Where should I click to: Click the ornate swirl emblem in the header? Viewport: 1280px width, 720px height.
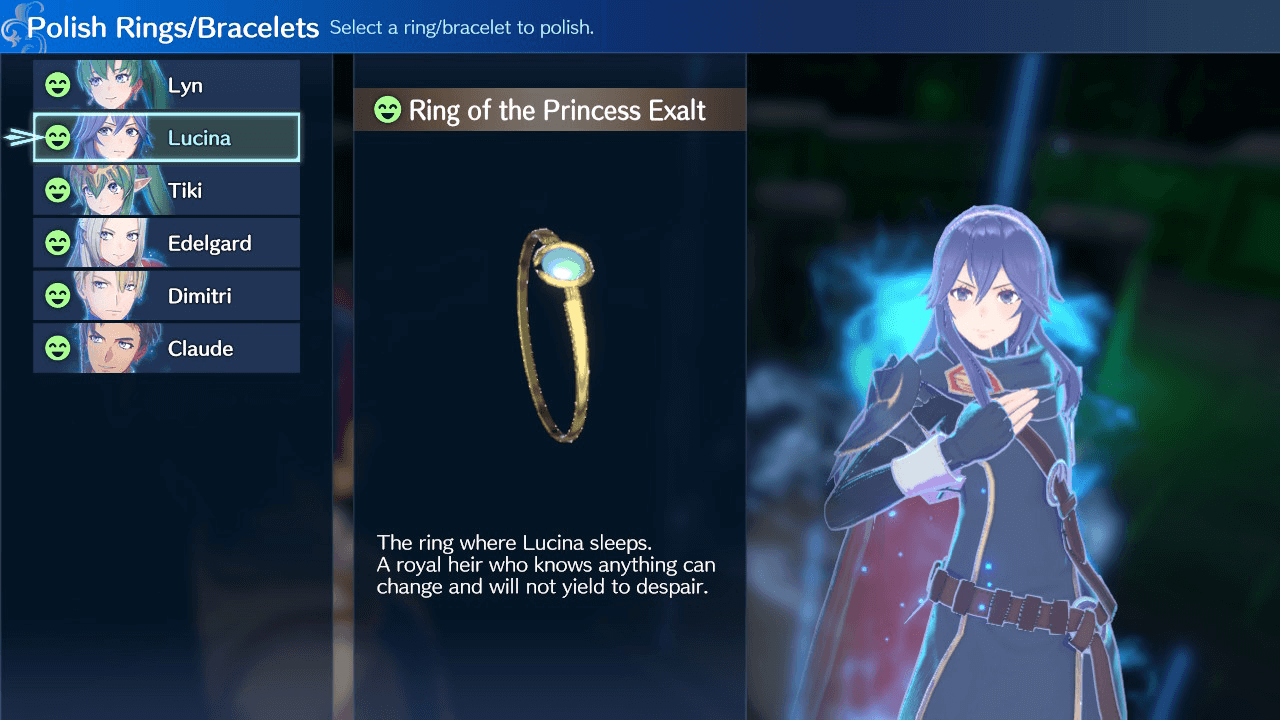coord(16,25)
